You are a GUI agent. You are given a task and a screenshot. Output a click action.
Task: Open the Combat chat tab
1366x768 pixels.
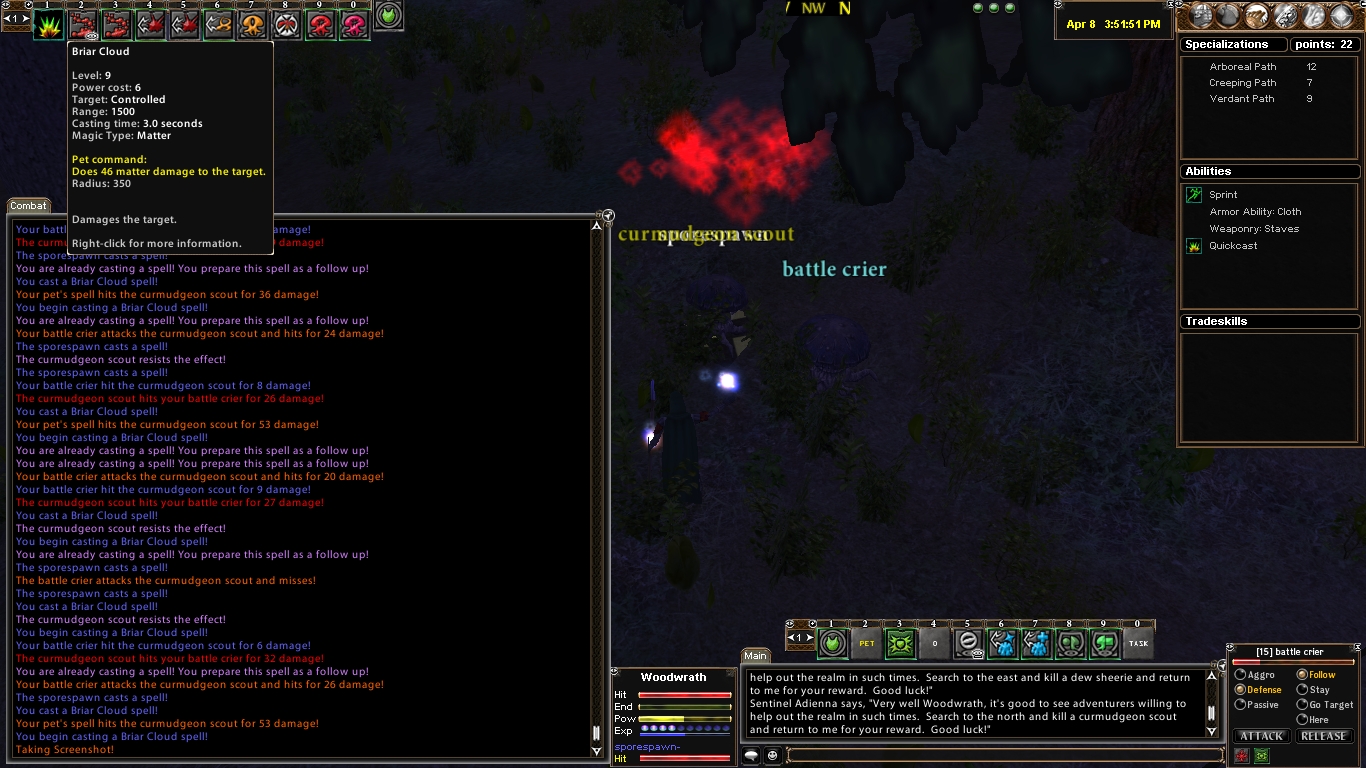(x=28, y=206)
